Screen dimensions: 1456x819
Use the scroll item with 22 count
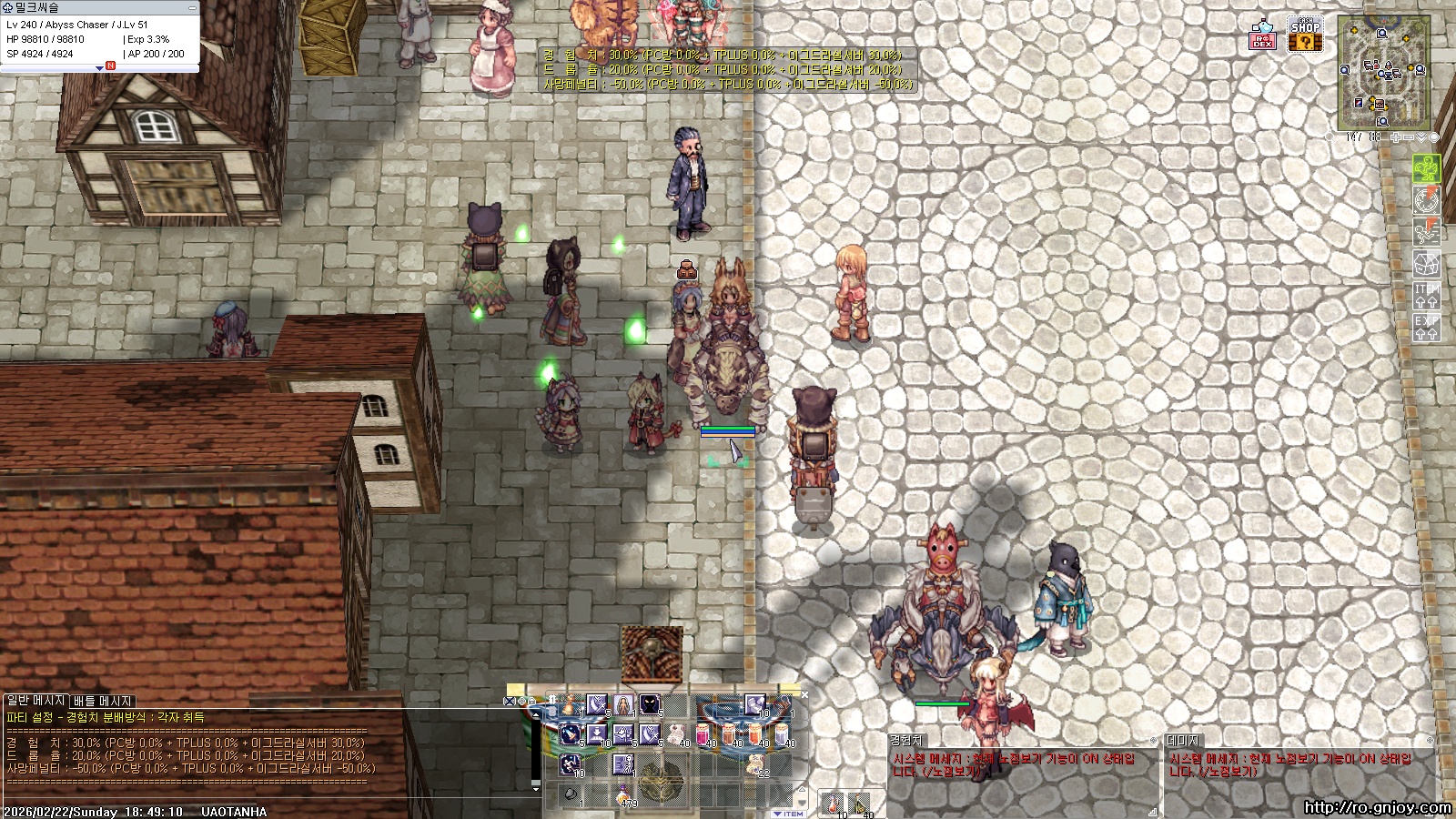756,766
